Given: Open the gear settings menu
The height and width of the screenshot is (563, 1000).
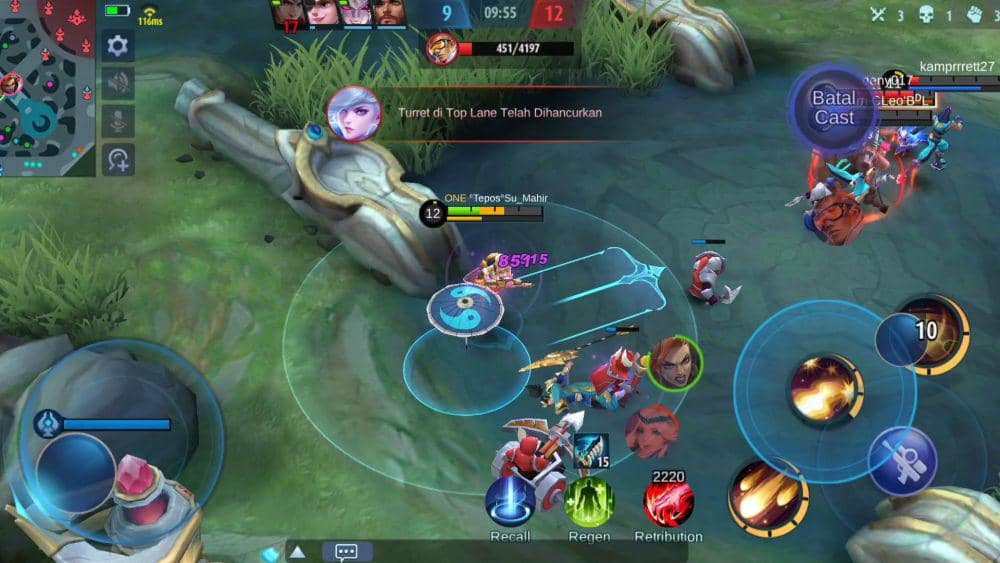Looking at the screenshot, I should click(118, 45).
